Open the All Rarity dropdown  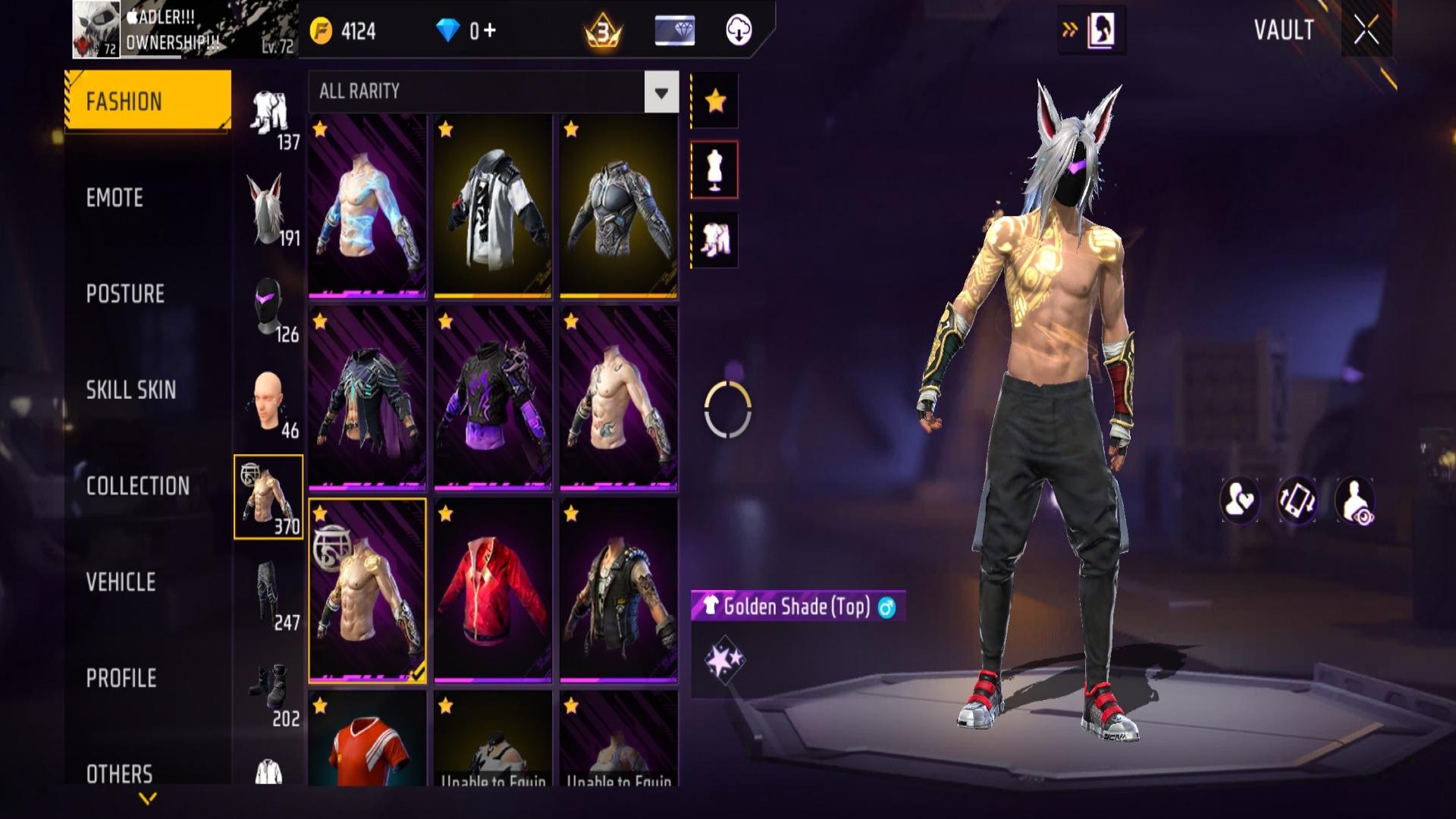(661, 93)
